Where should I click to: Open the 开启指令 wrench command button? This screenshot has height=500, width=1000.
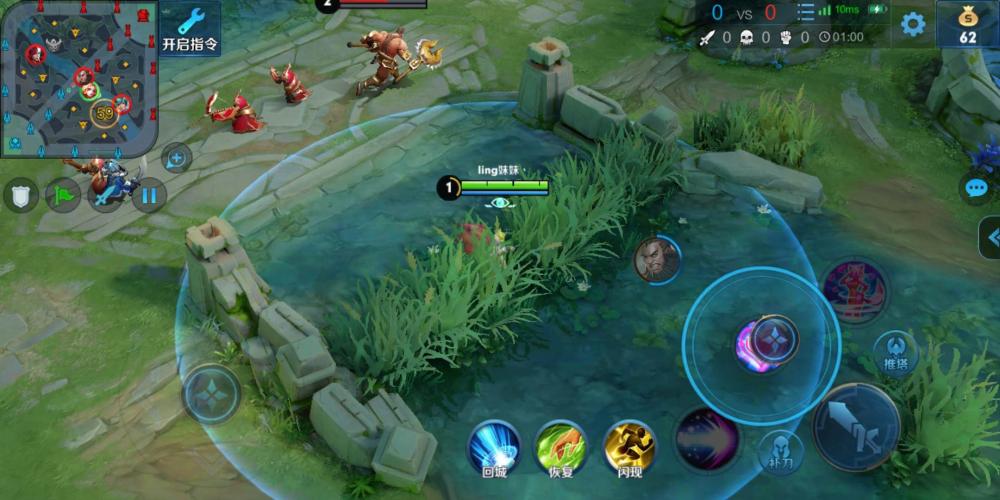click(x=190, y=27)
